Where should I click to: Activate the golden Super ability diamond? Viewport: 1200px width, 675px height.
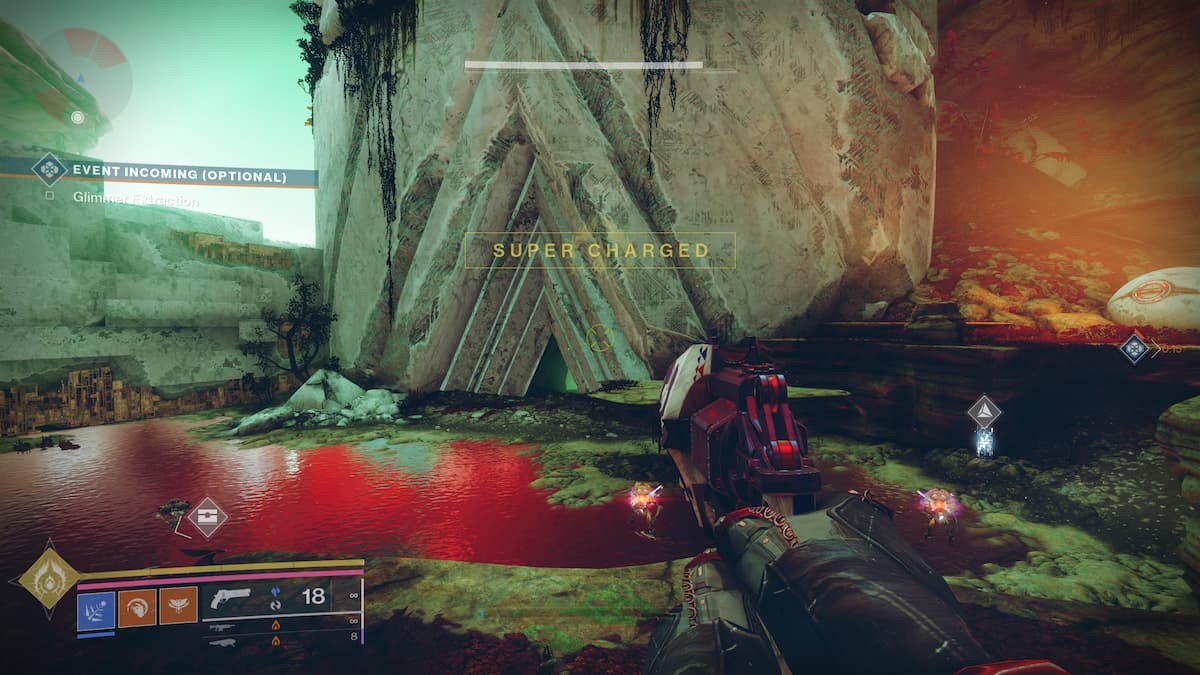[x=47, y=575]
